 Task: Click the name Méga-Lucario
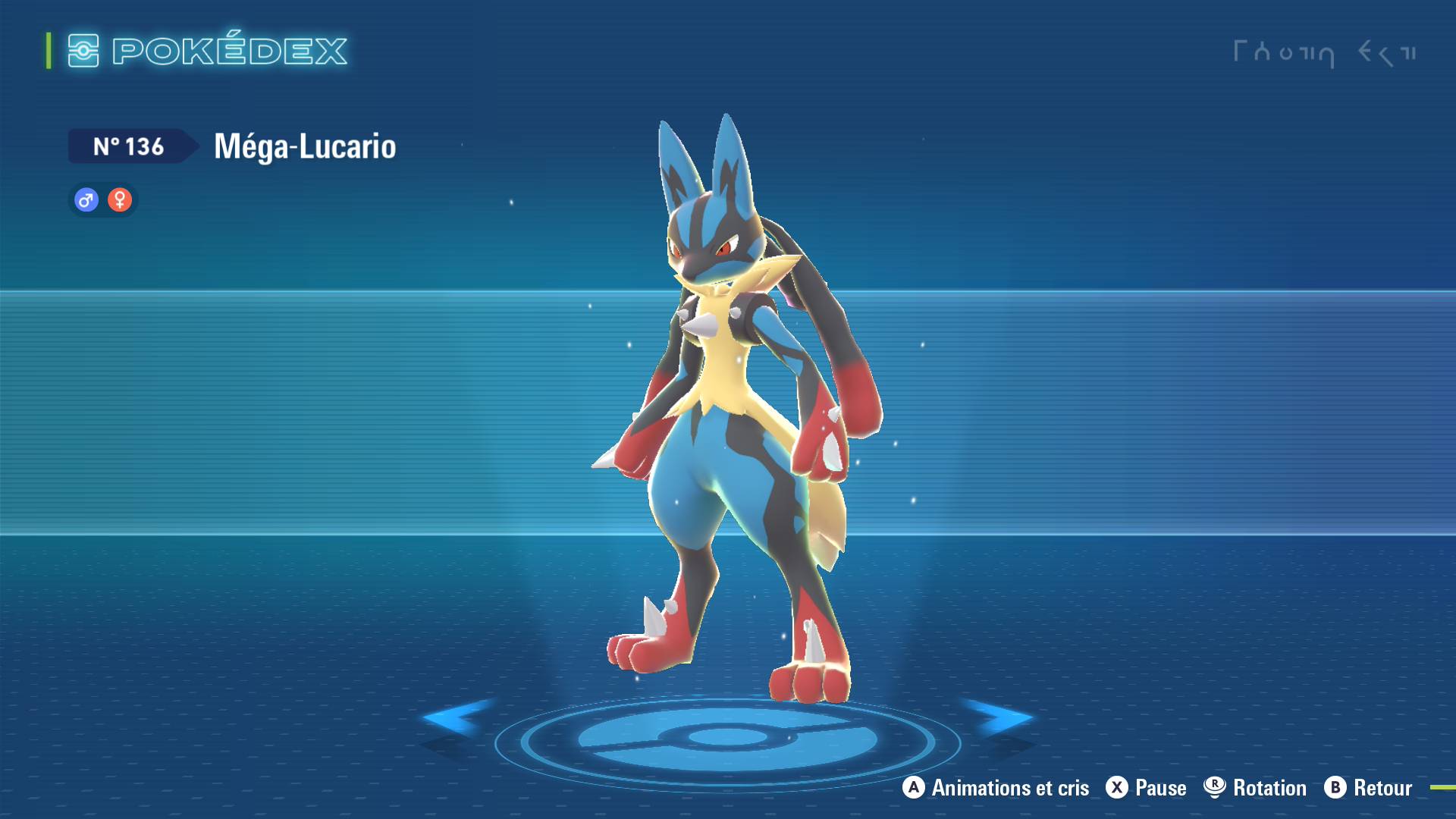[303, 147]
